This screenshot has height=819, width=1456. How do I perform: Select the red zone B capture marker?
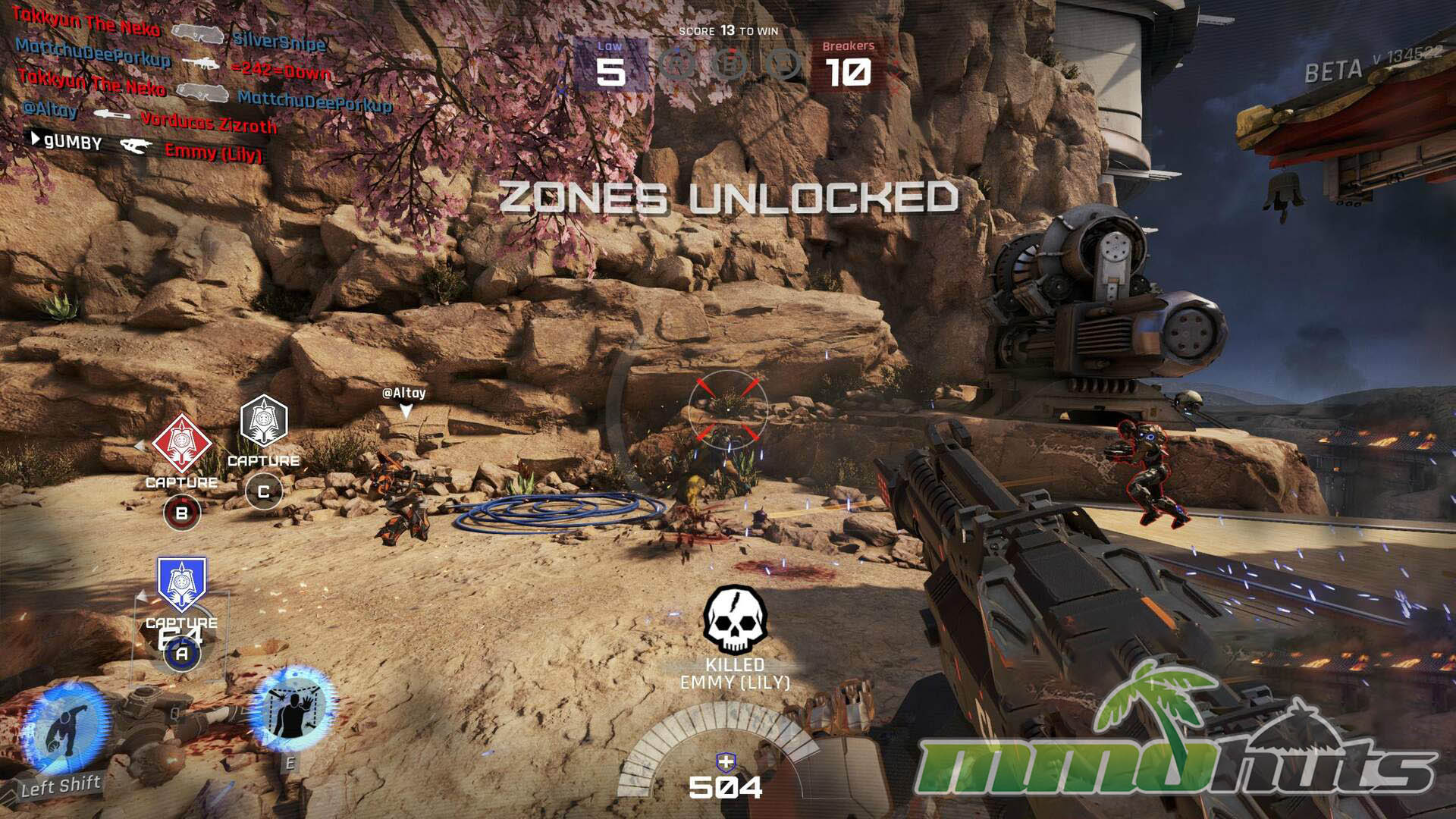[181, 442]
